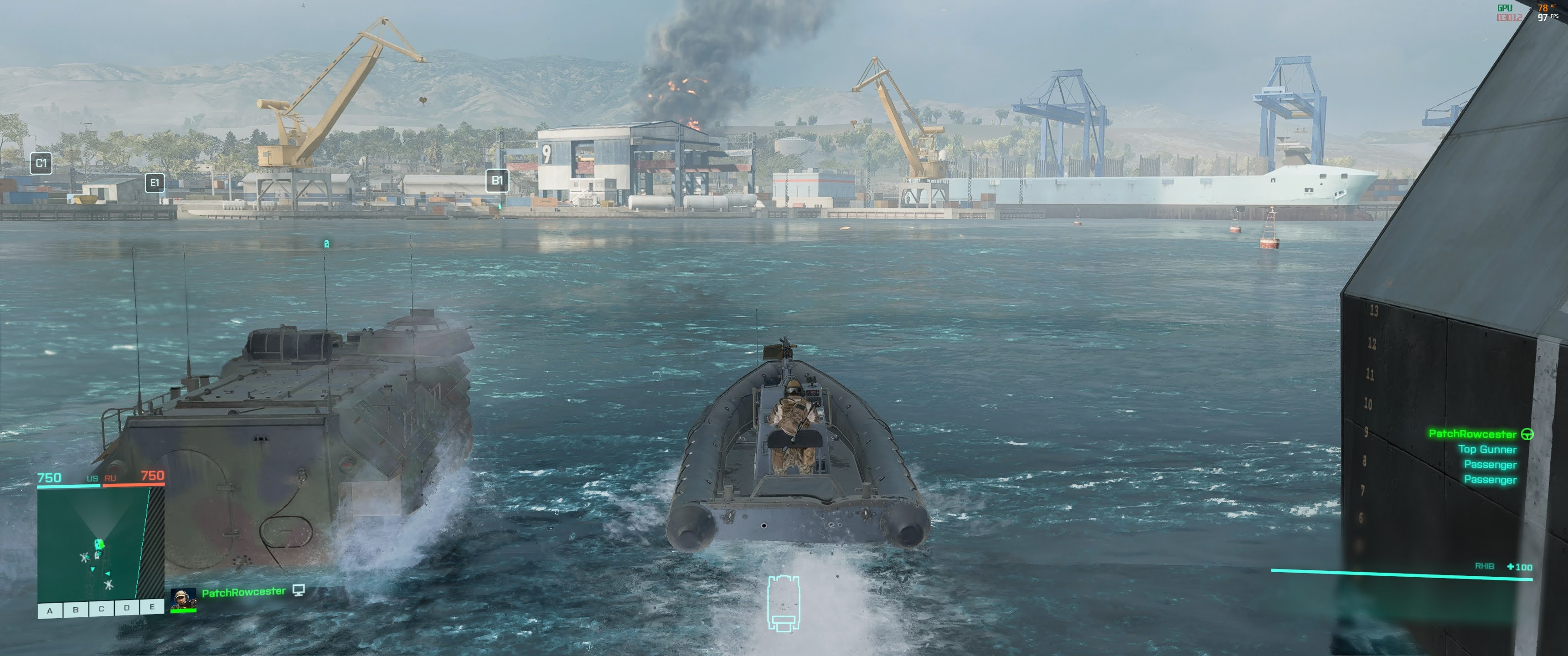This screenshot has width=1568, height=656.
Task: Switch to the Top Gunner seat
Action: point(1486,449)
